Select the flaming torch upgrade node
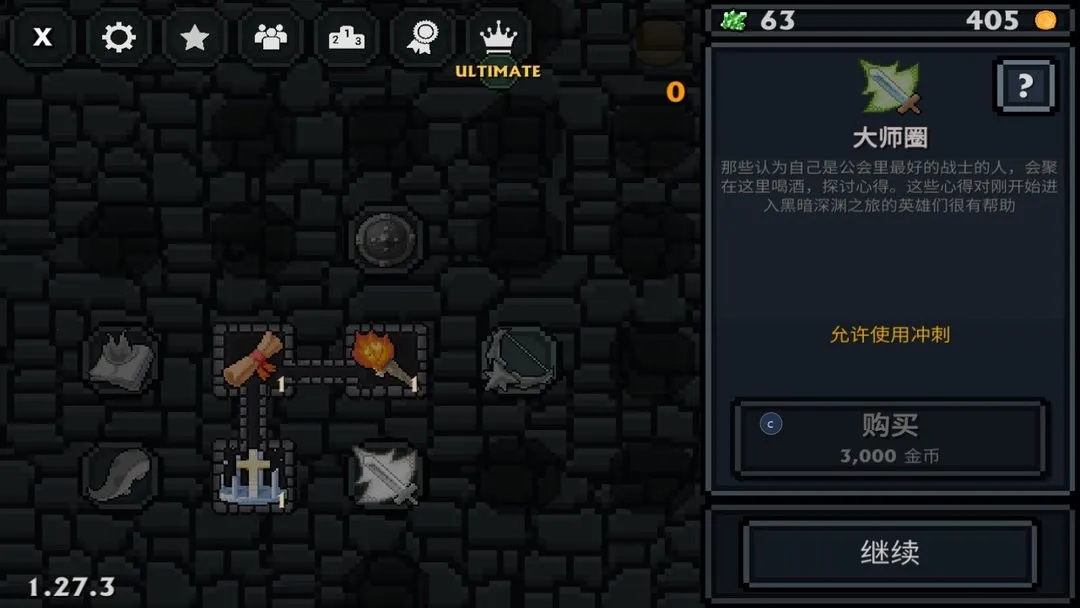 pos(385,359)
